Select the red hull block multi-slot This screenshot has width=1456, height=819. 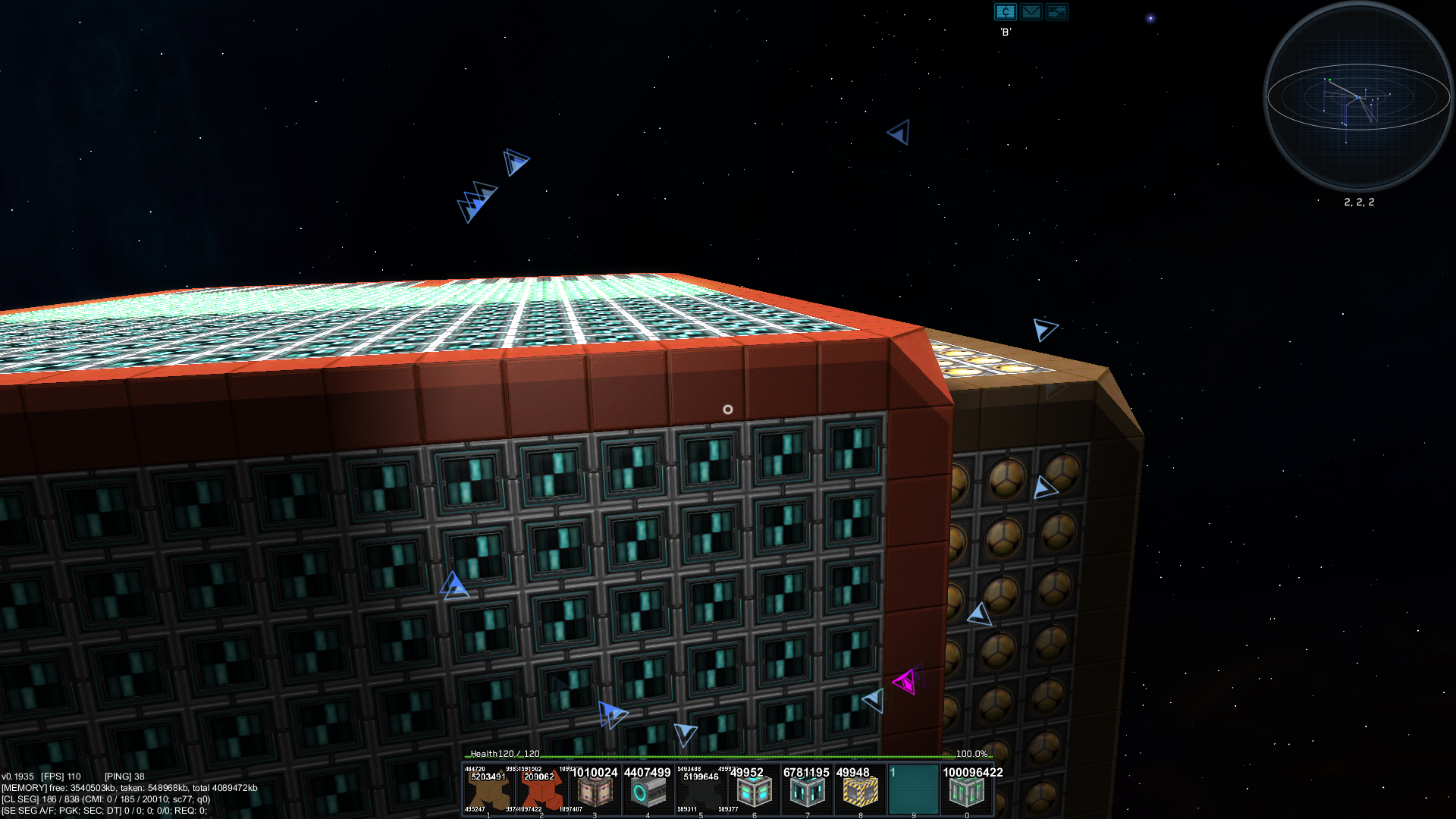point(541,790)
